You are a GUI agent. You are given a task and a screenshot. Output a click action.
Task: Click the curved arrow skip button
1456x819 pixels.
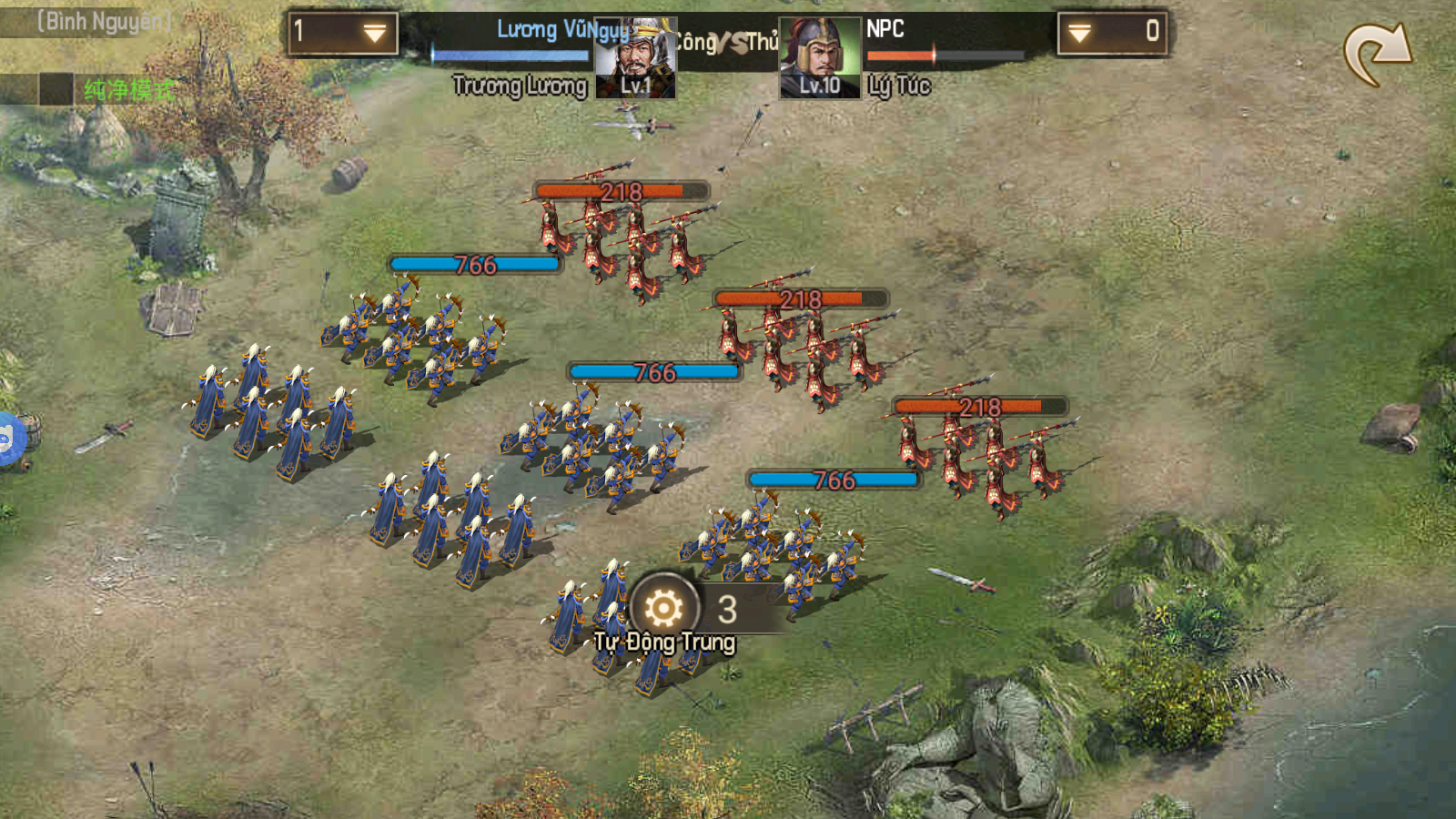click(1377, 55)
